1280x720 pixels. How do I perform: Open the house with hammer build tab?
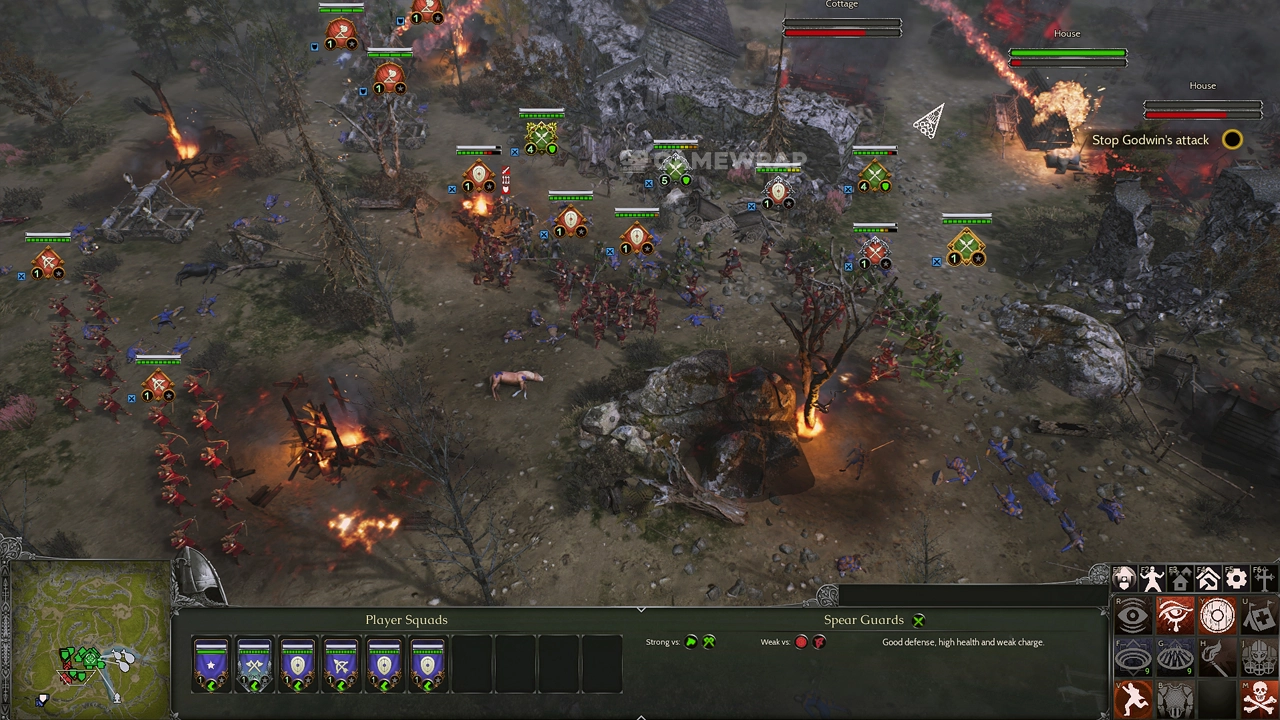click(x=1208, y=579)
